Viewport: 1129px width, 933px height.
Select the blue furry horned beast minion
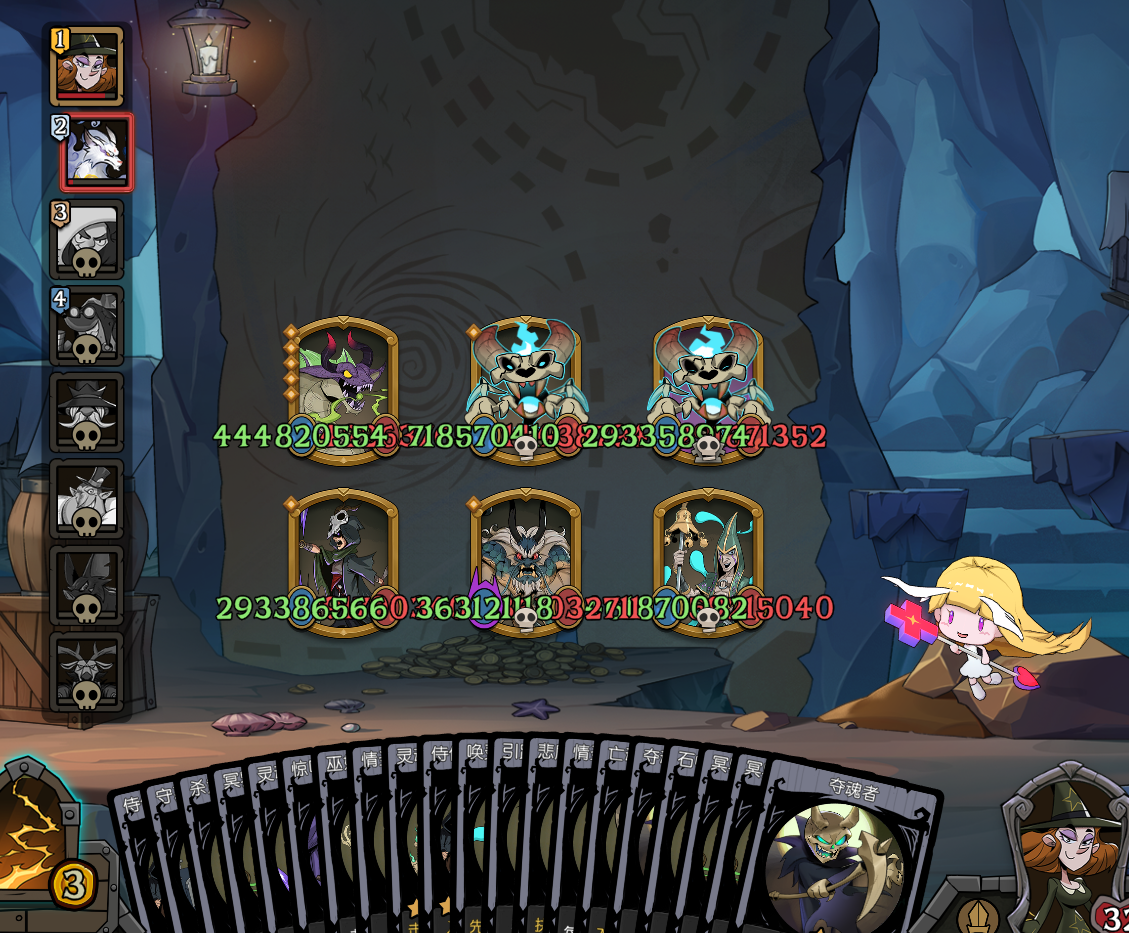pyautogui.click(x=526, y=560)
